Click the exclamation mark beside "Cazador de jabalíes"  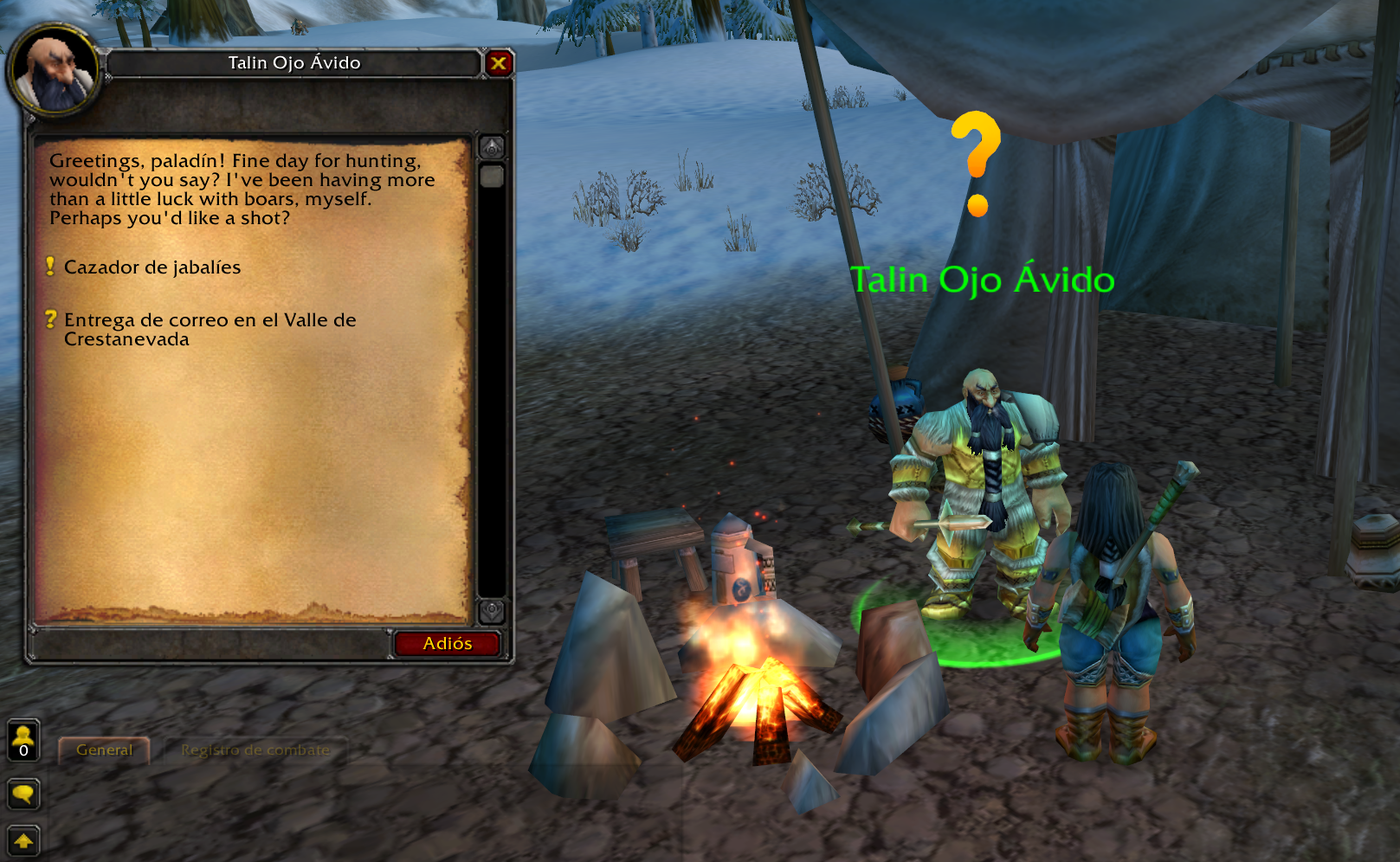51,265
